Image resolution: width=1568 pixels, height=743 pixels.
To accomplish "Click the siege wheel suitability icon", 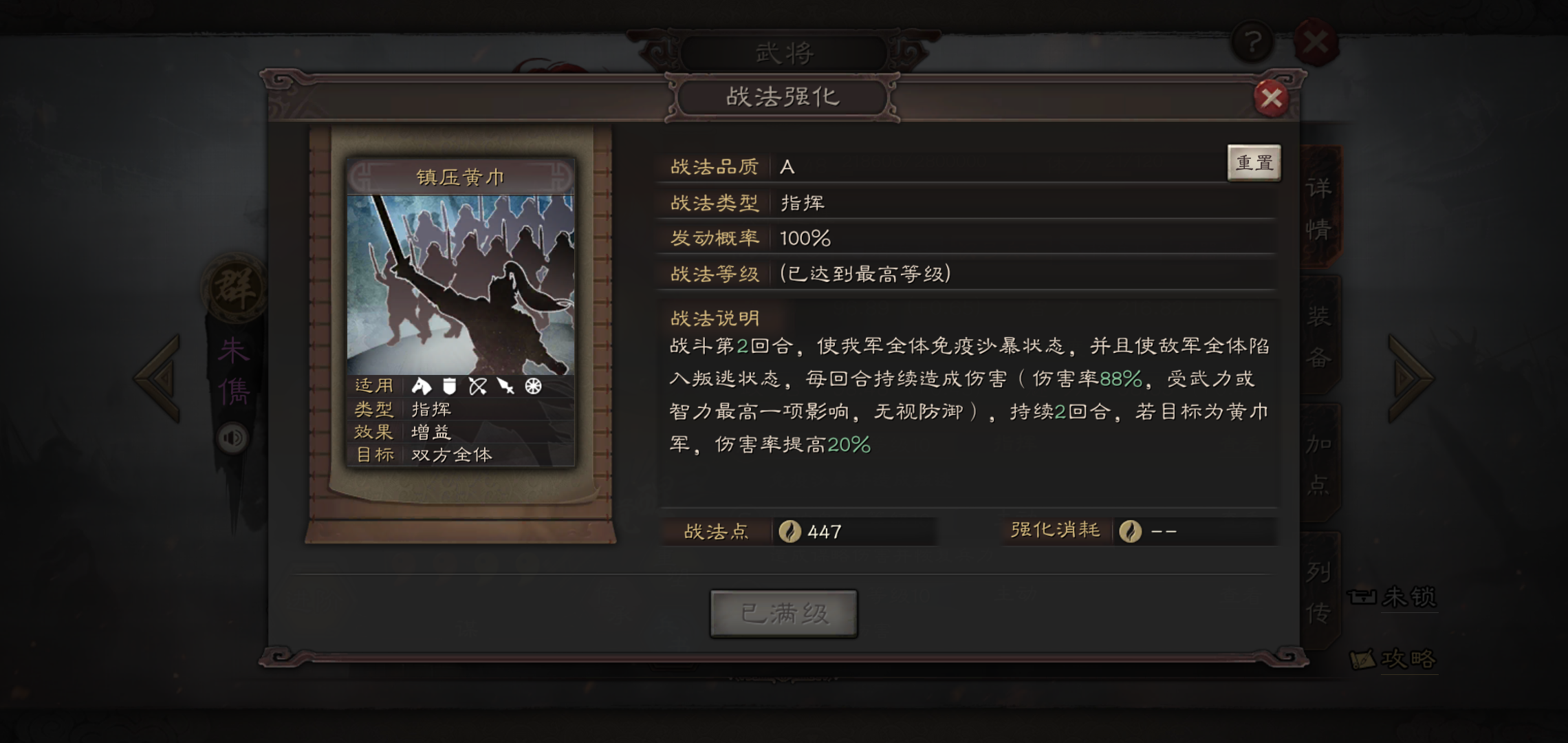I will pos(534,385).
